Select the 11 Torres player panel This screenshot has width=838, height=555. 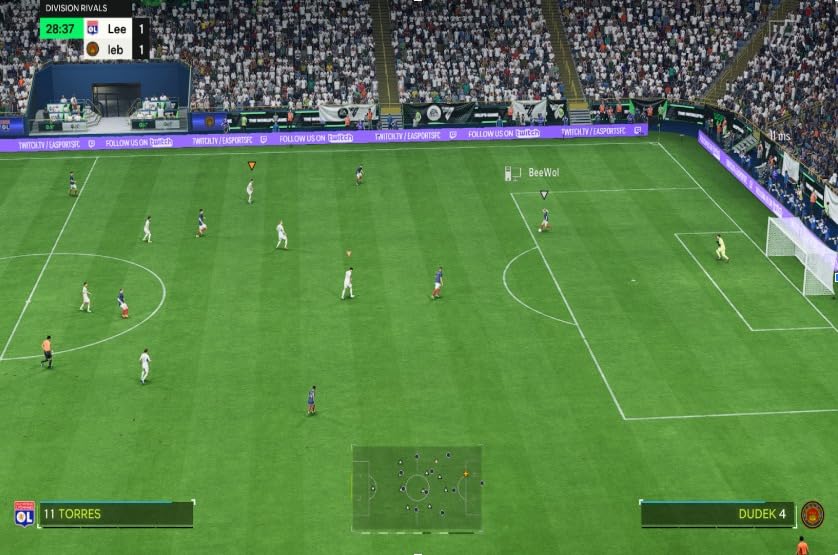click(115, 514)
